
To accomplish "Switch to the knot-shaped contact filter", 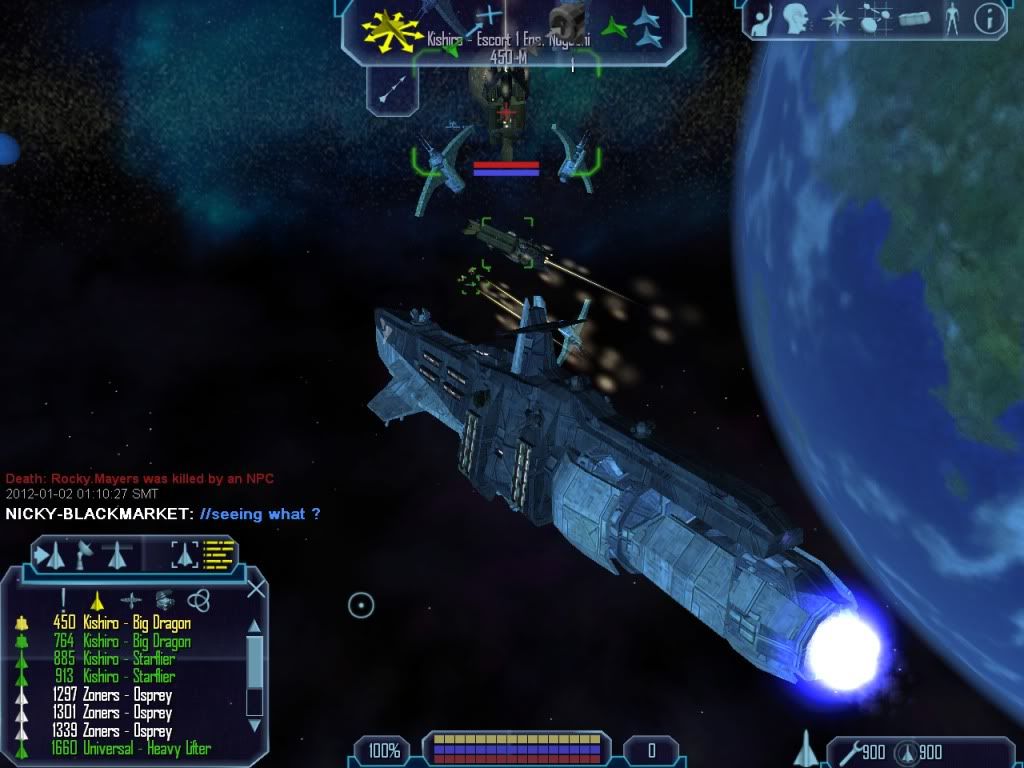I will pos(198,600).
